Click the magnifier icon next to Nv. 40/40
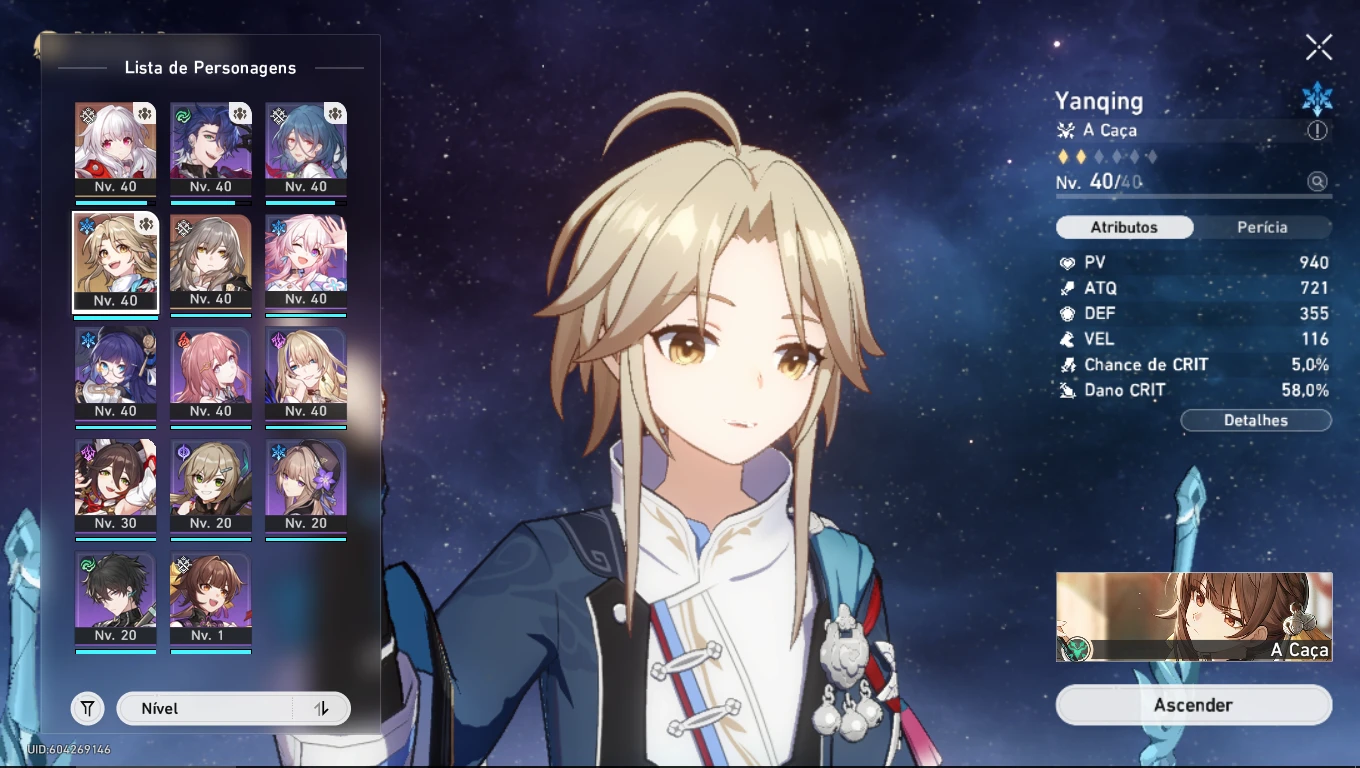 1318,182
